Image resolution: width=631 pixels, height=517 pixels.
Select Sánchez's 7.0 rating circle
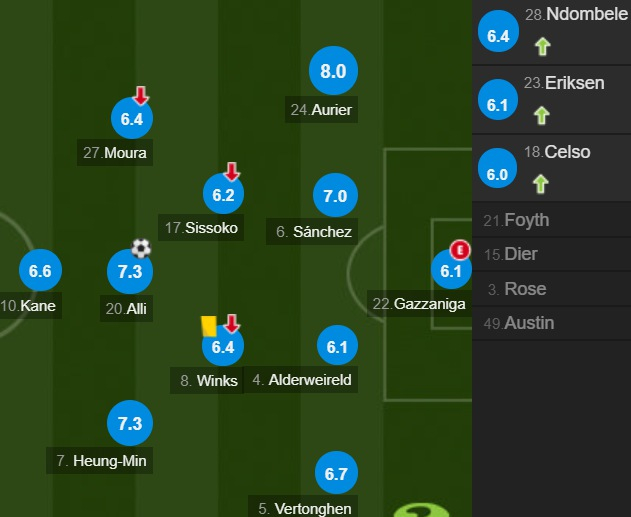[336, 196]
